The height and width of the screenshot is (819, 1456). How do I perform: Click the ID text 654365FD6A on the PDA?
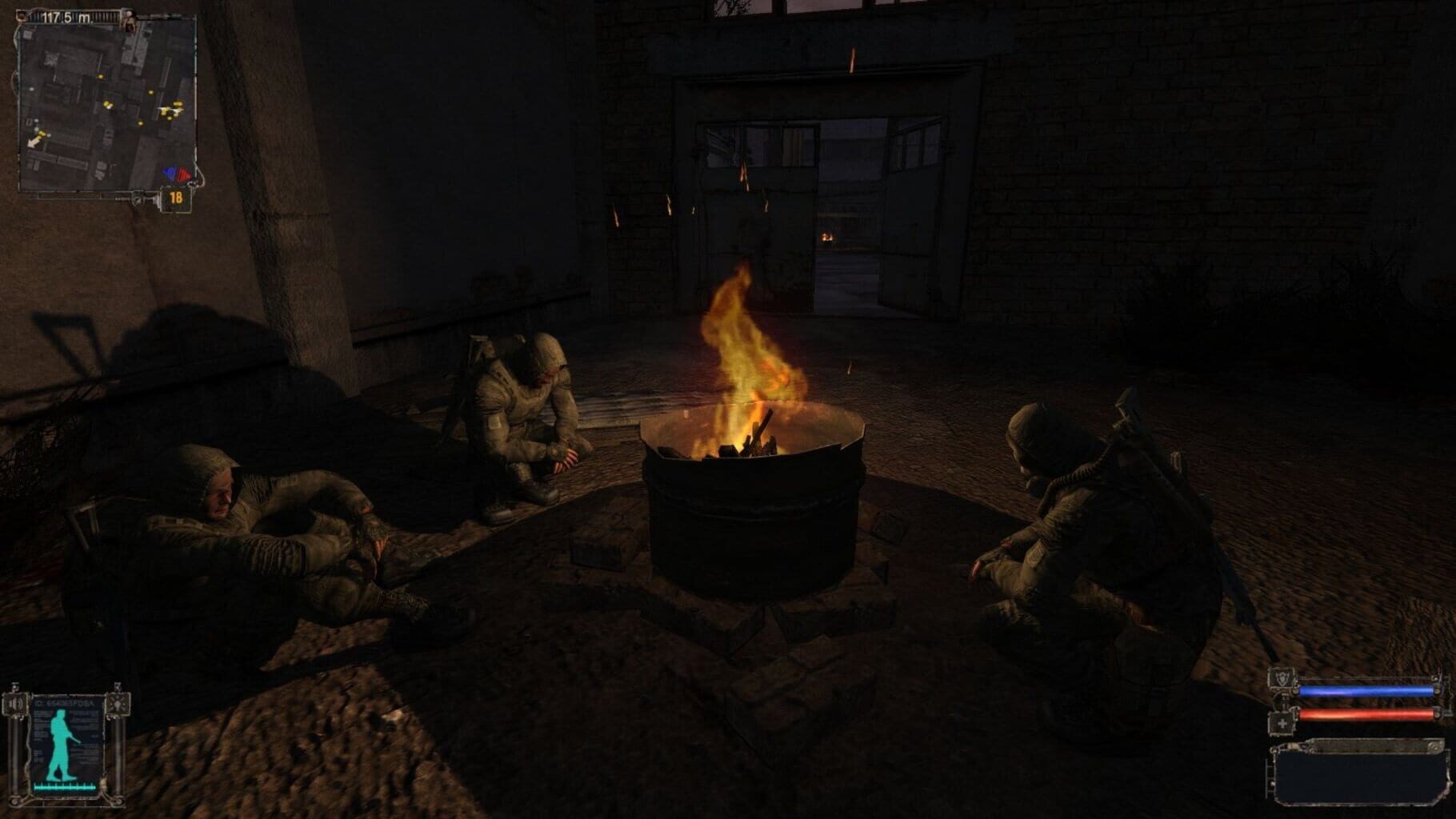point(64,703)
